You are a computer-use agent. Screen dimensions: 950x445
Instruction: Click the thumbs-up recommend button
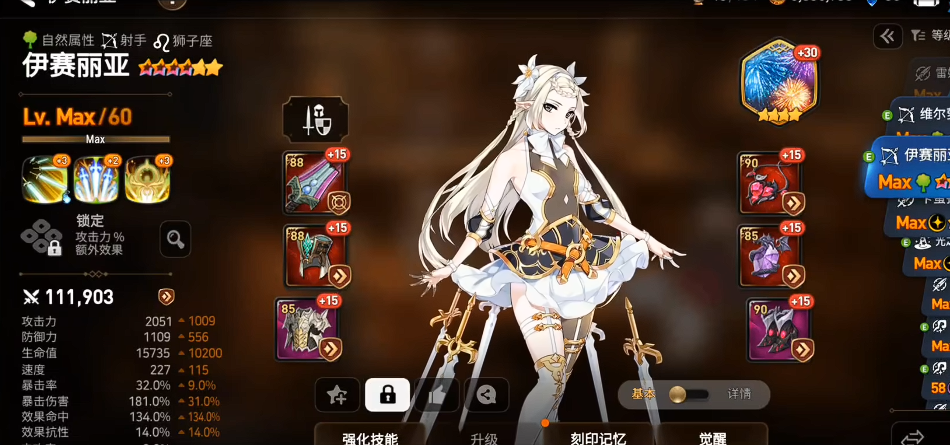[x=437, y=395]
